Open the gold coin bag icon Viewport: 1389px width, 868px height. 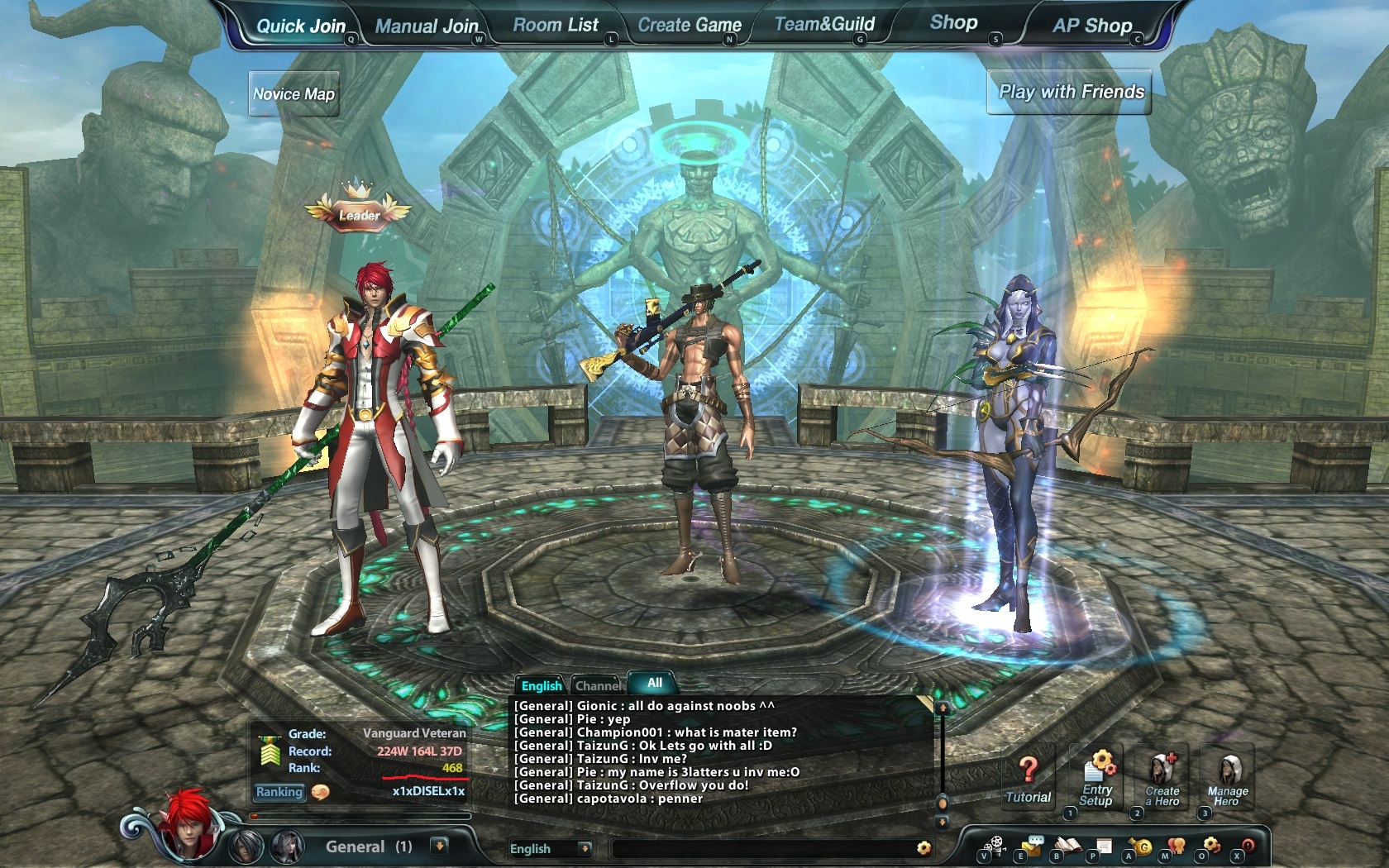pos(1143,847)
